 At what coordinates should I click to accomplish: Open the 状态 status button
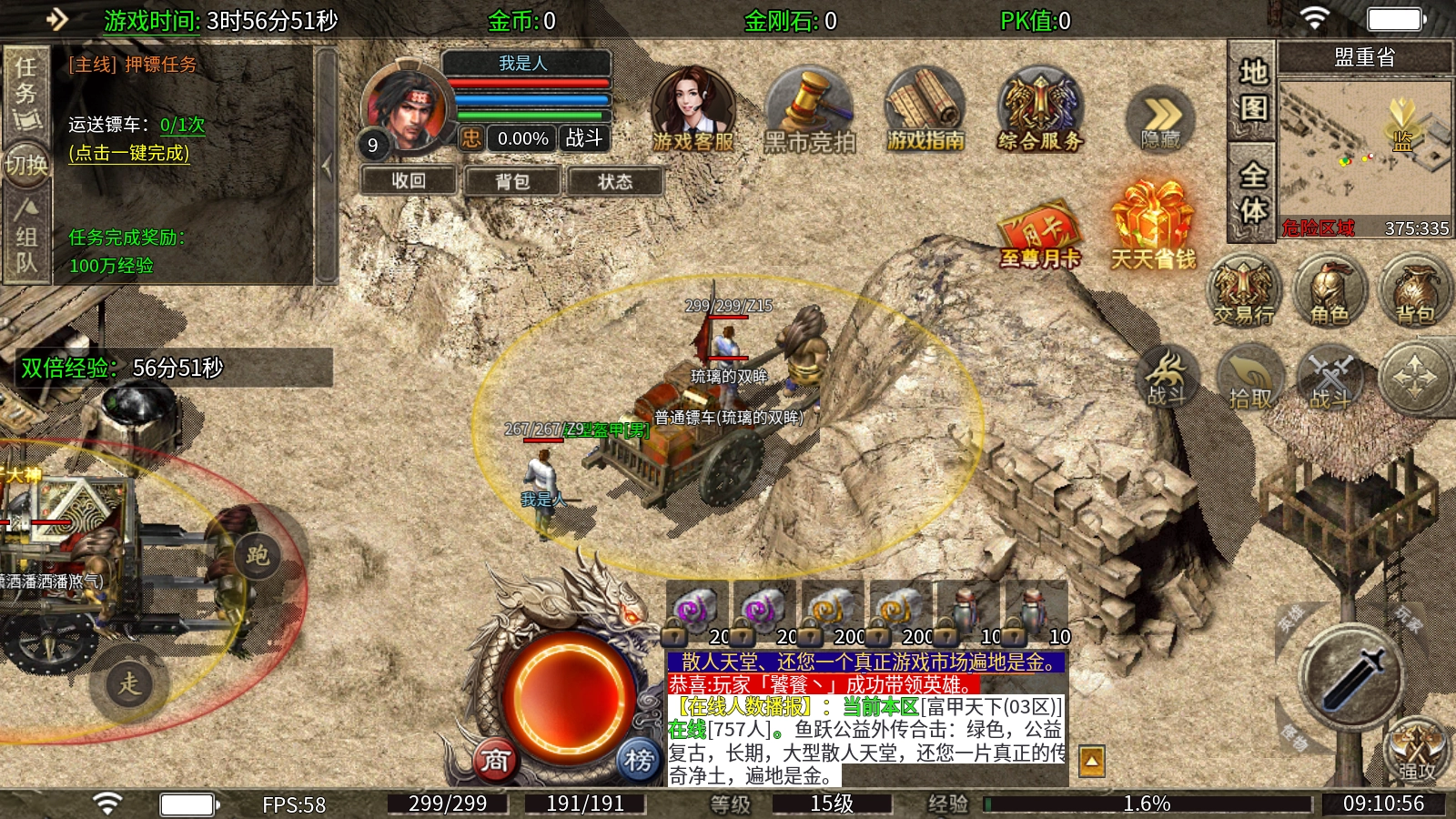click(x=615, y=181)
